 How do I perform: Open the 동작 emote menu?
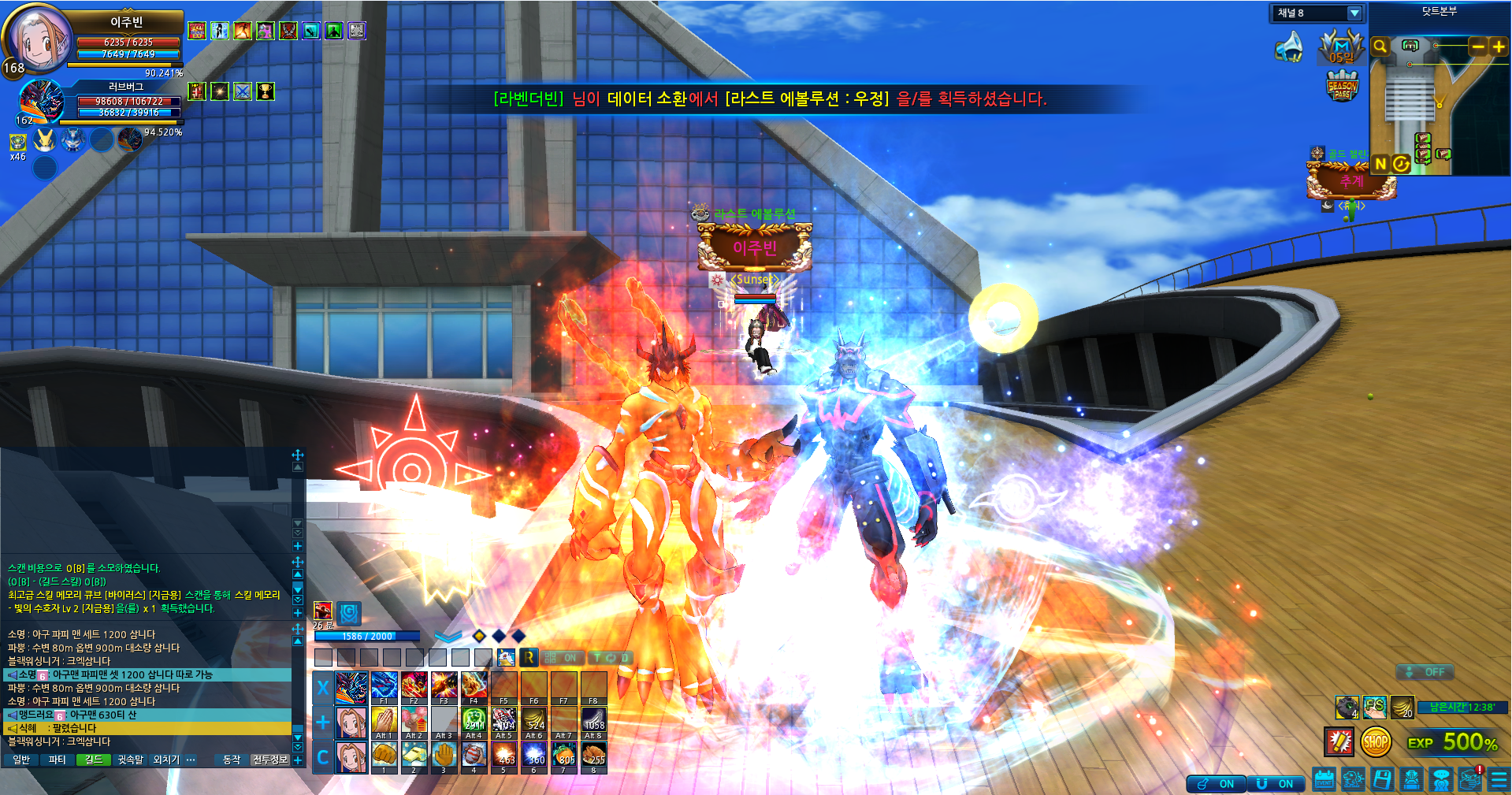tap(232, 760)
